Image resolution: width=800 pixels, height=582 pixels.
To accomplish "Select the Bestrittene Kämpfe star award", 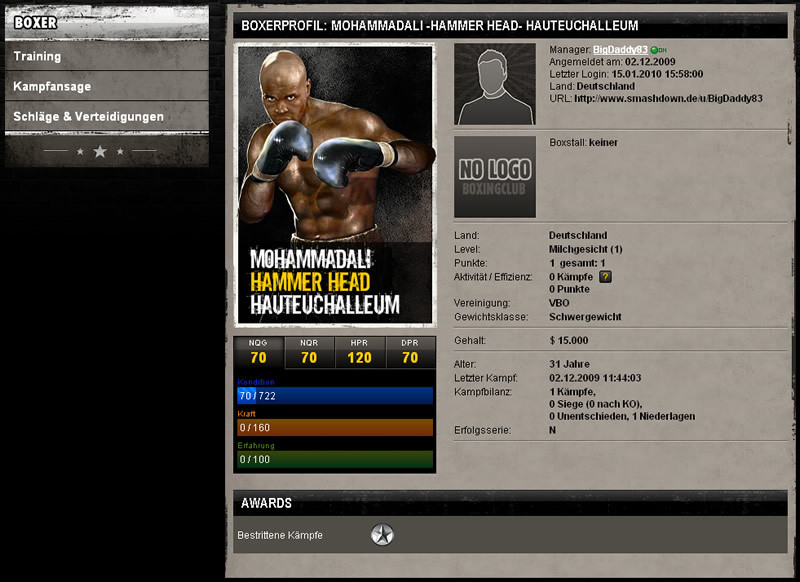I will [x=382, y=535].
